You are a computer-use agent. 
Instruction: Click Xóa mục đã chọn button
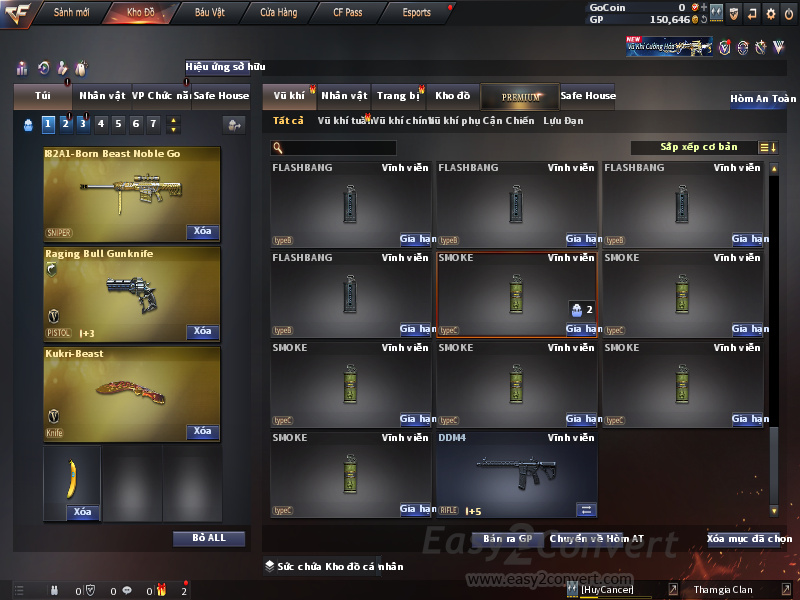(749, 538)
